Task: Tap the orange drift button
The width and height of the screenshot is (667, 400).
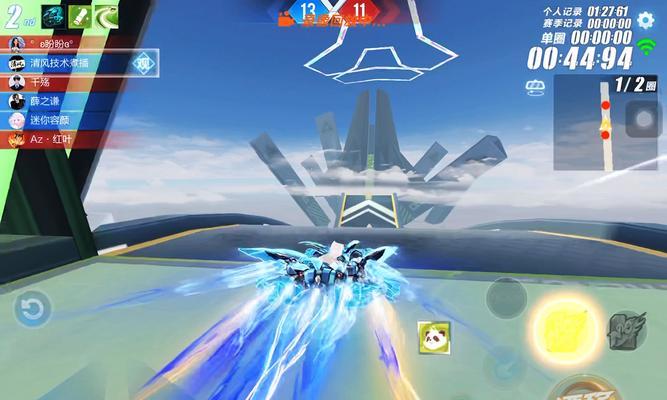Action: (590, 389)
